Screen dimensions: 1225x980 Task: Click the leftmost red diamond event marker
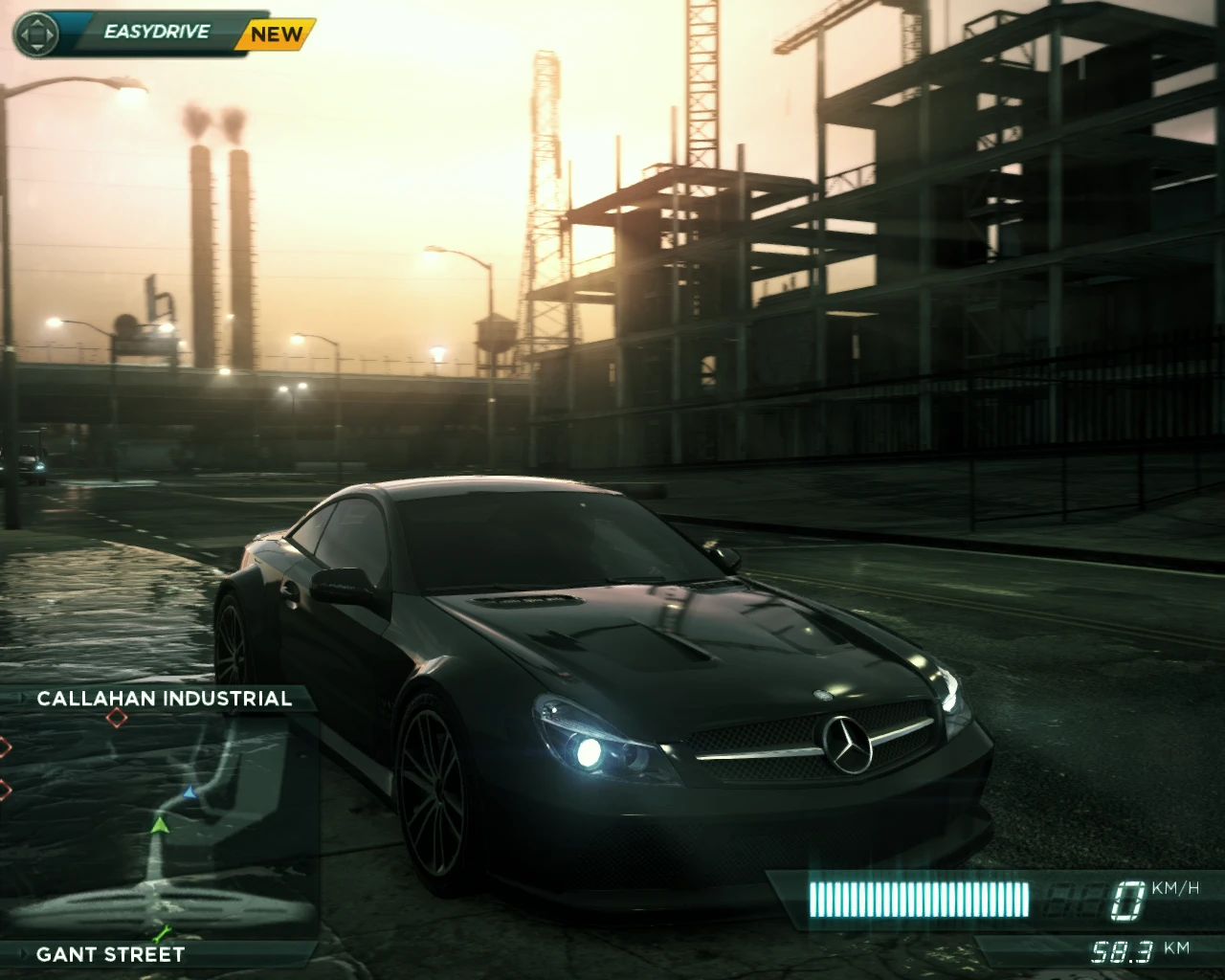coord(3,746)
